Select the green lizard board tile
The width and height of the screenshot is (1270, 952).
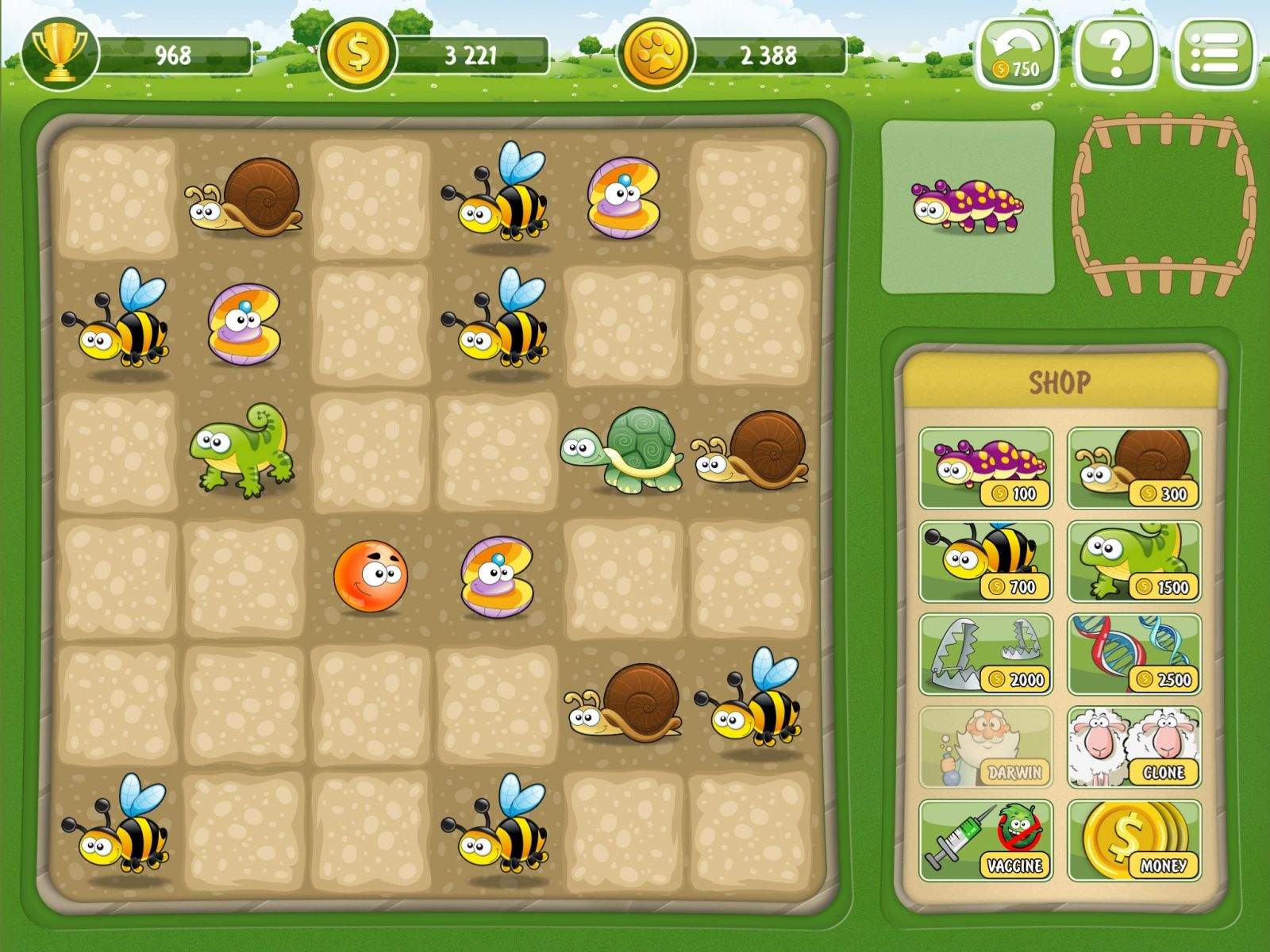(x=243, y=451)
